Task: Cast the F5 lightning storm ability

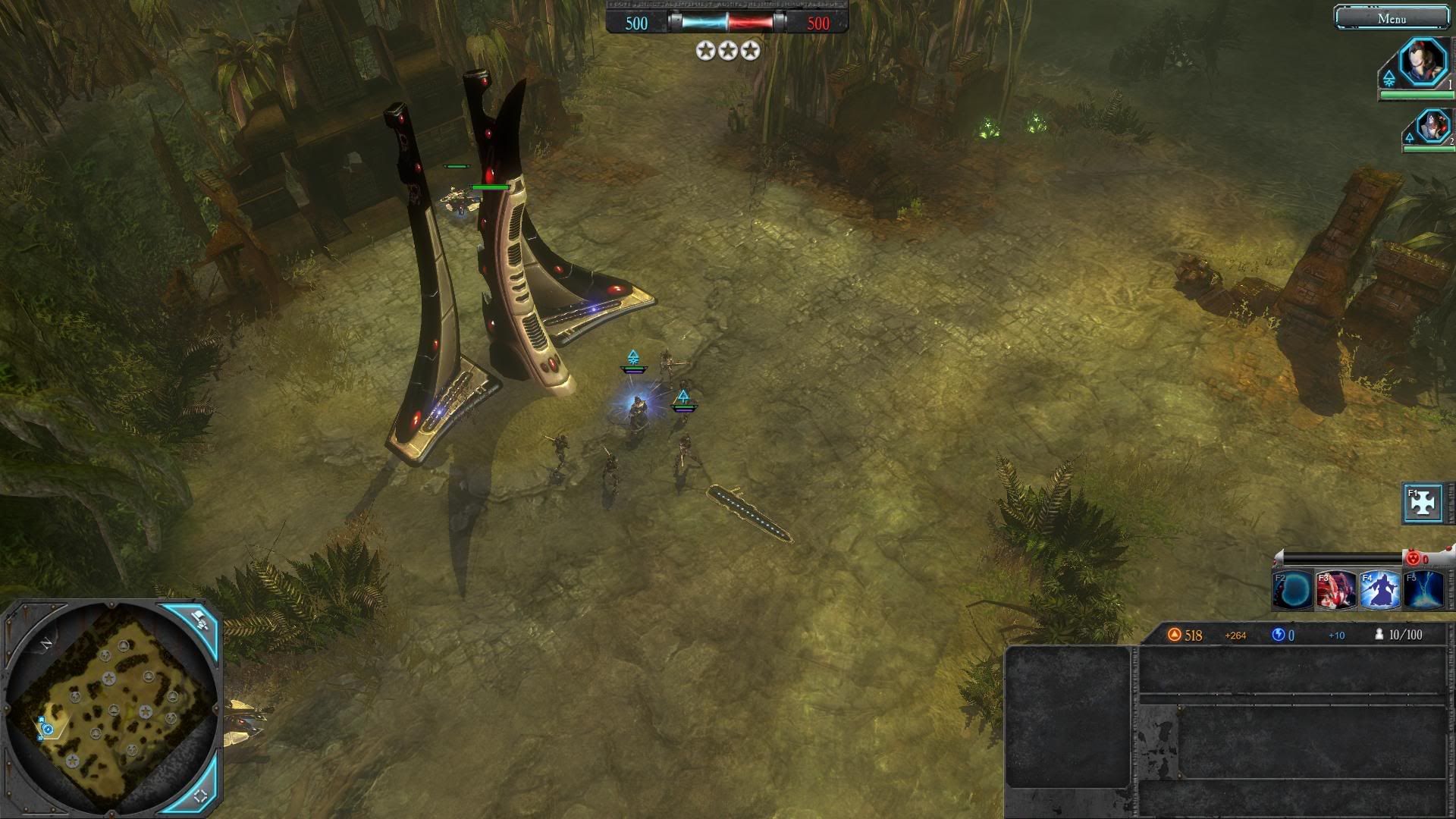Action: [1423, 590]
